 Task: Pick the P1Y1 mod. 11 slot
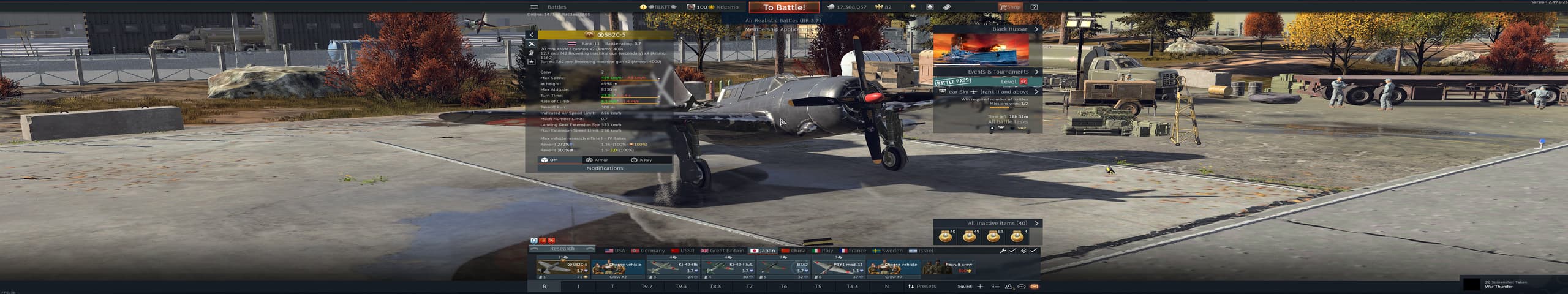pyautogui.click(x=839, y=268)
